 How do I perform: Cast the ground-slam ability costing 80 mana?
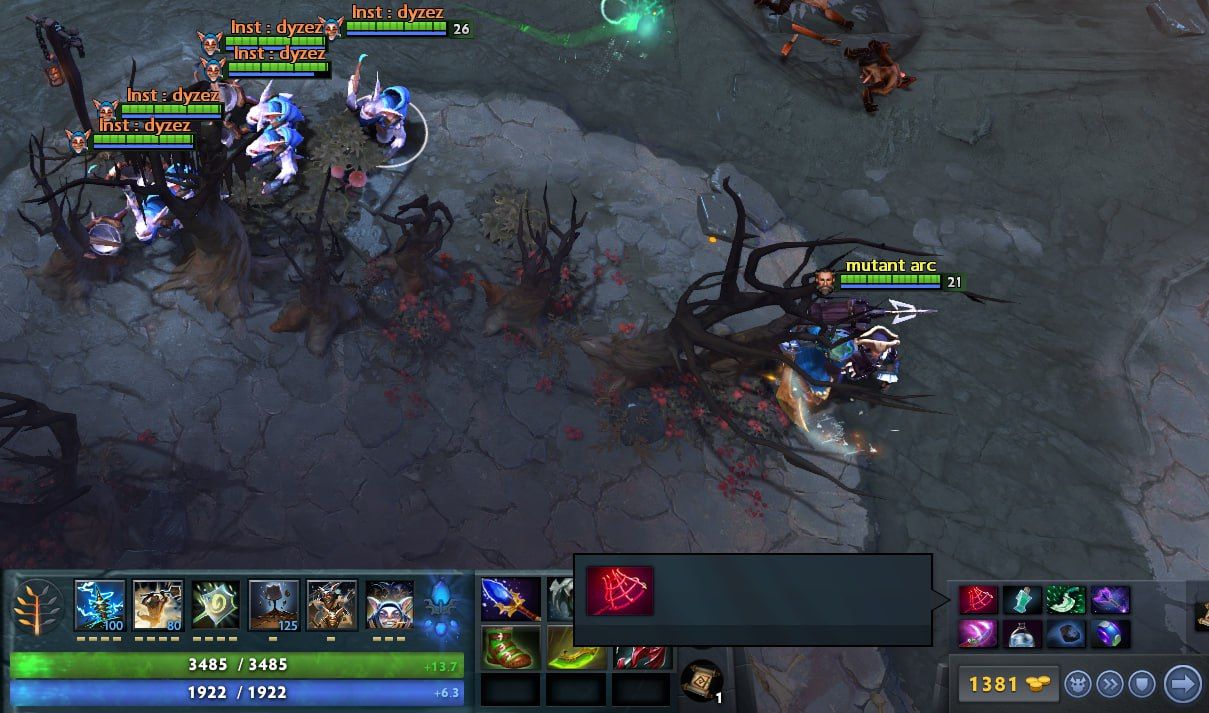[x=158, y=605]
